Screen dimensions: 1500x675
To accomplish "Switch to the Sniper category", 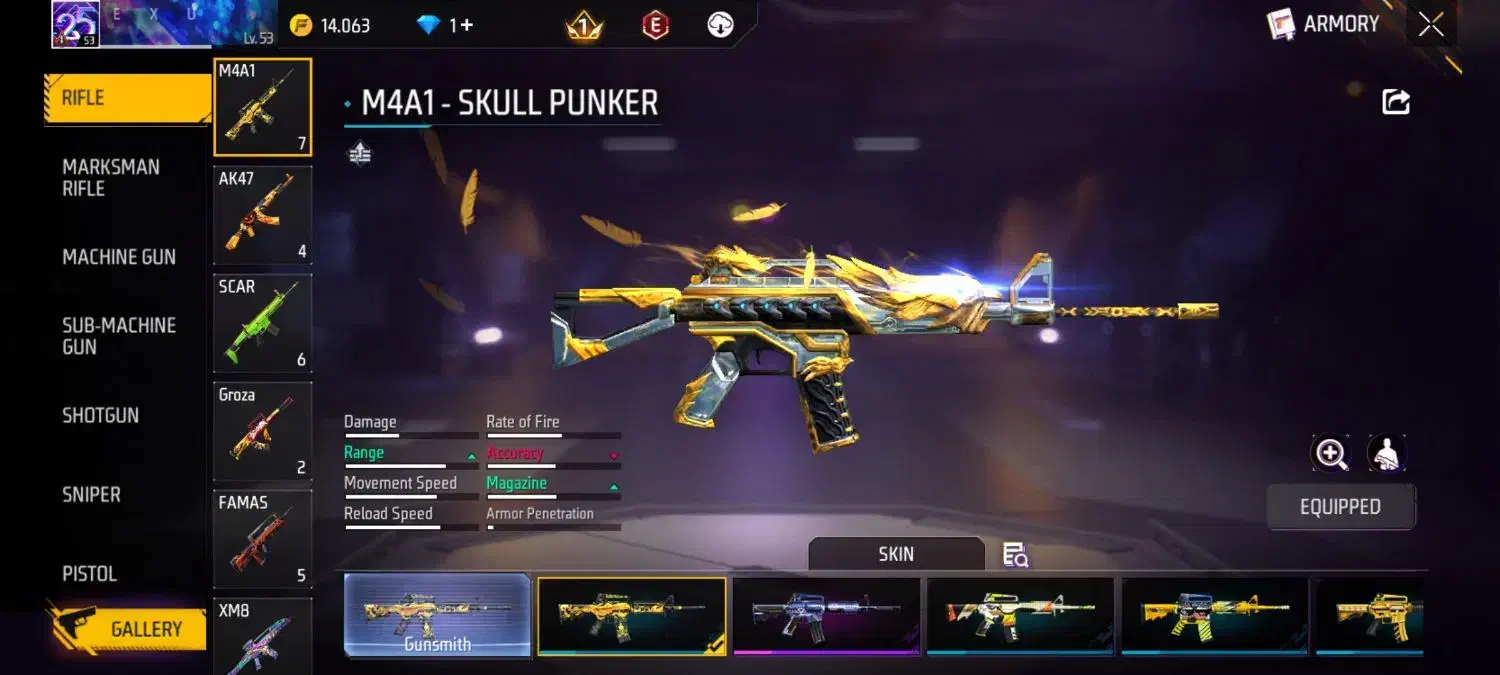I will (x=91, y=494).
